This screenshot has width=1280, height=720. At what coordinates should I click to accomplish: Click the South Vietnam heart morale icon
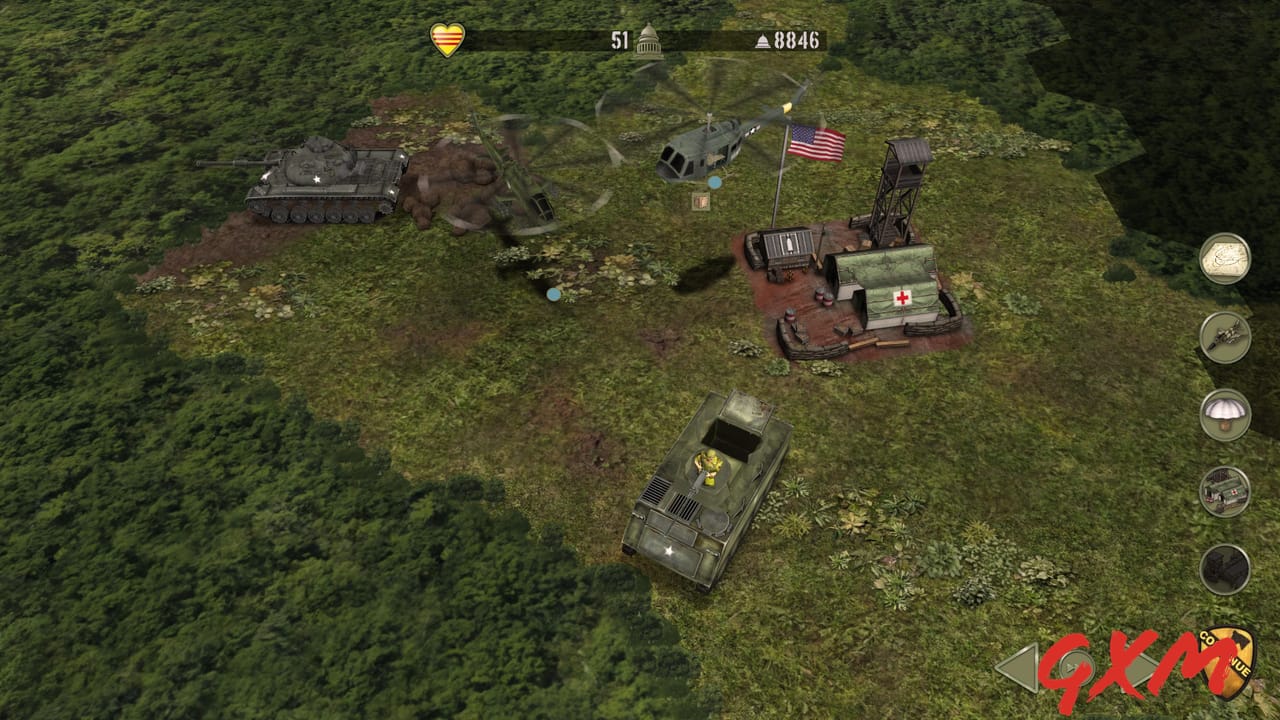[448, 39]
